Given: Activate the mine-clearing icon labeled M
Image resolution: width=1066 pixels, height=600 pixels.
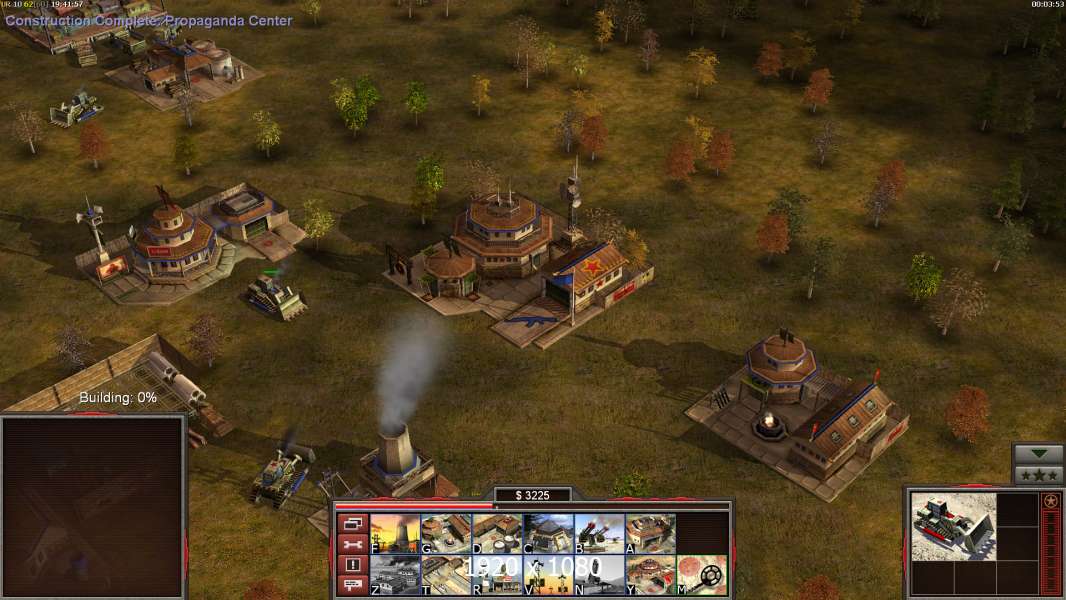Looking at the screenshot, I should point(701,575).
